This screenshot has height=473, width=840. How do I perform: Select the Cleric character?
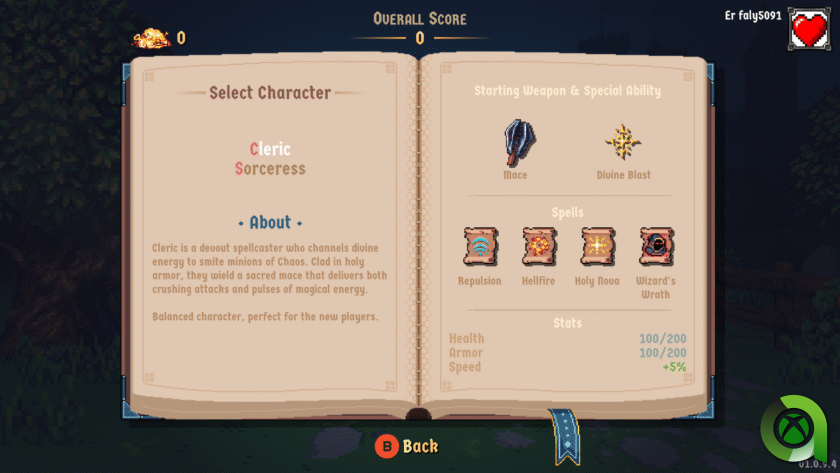270,149
